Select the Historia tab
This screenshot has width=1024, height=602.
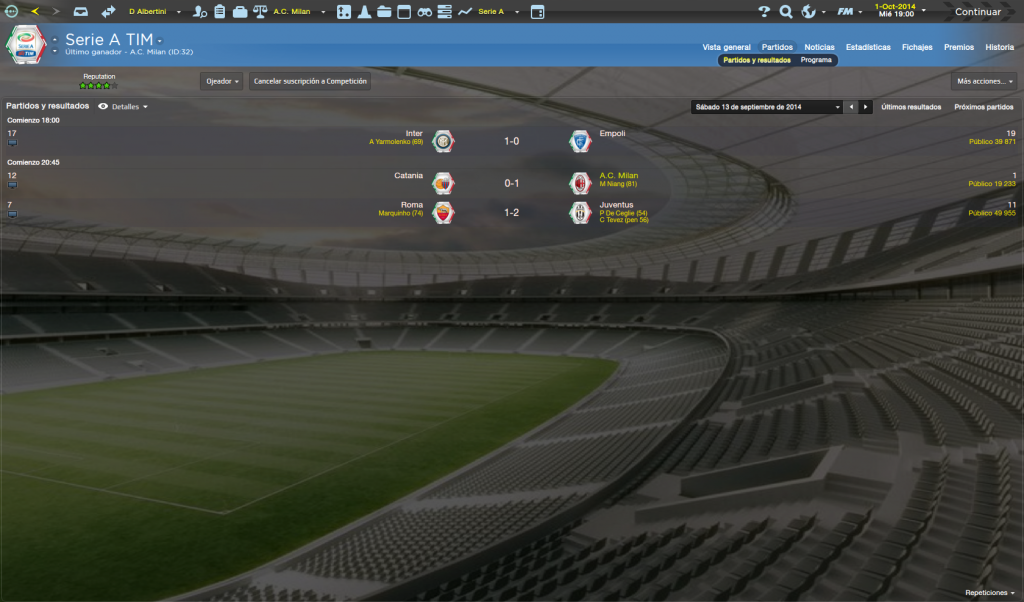click(999, 47)
